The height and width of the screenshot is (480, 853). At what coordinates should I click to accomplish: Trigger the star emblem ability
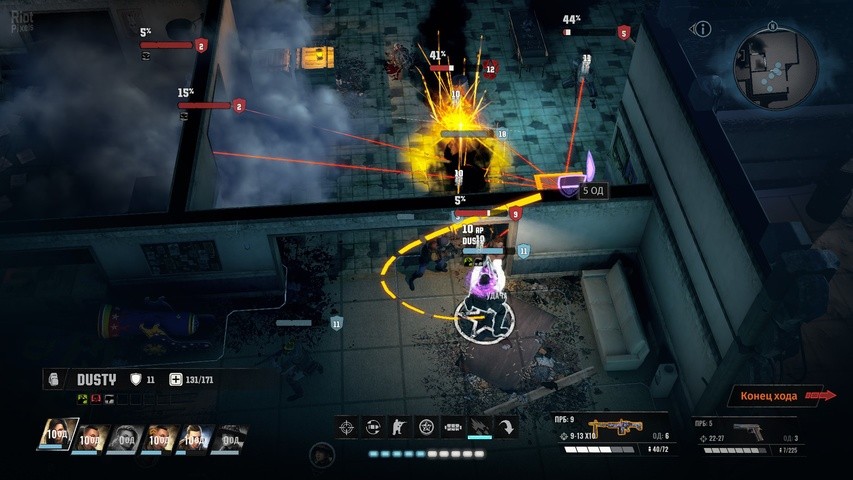point(426,427)
